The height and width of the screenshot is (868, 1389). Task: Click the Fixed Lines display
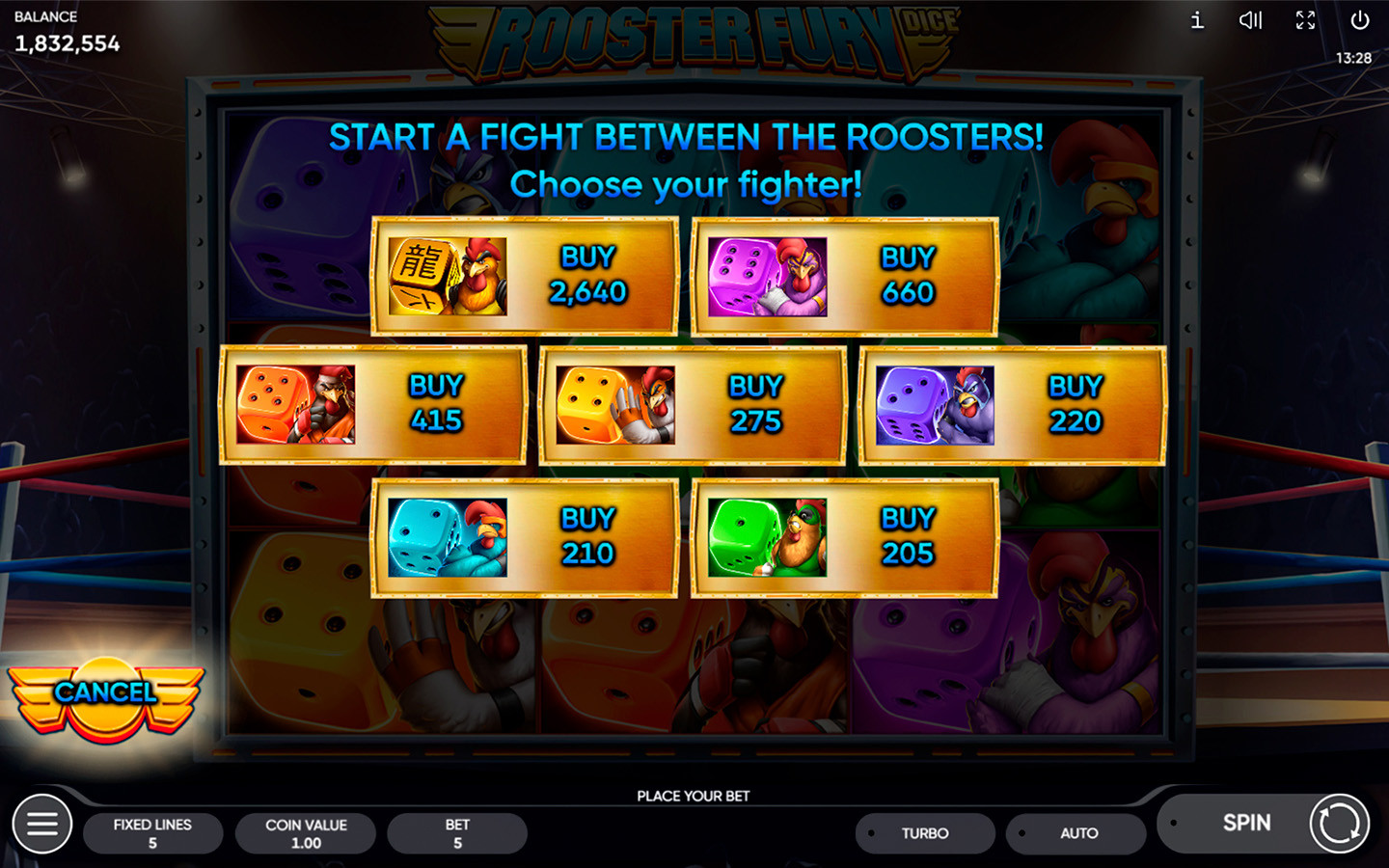pyautogui.click(x=152, y=833)
